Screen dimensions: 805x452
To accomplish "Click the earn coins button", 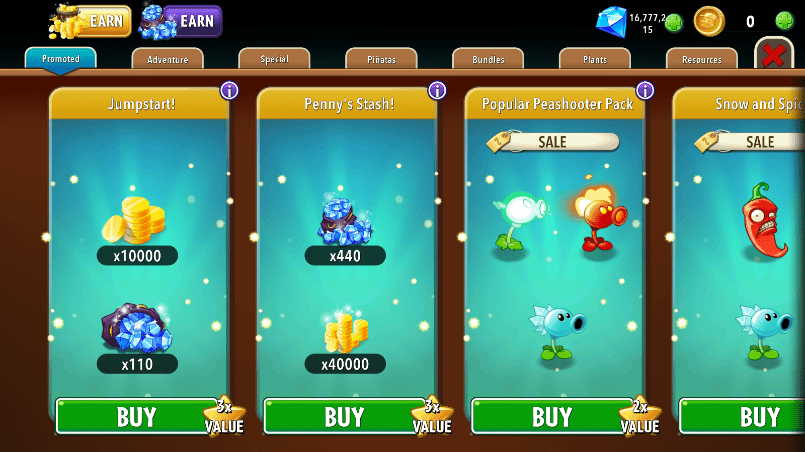I will [x=91, y=20].
